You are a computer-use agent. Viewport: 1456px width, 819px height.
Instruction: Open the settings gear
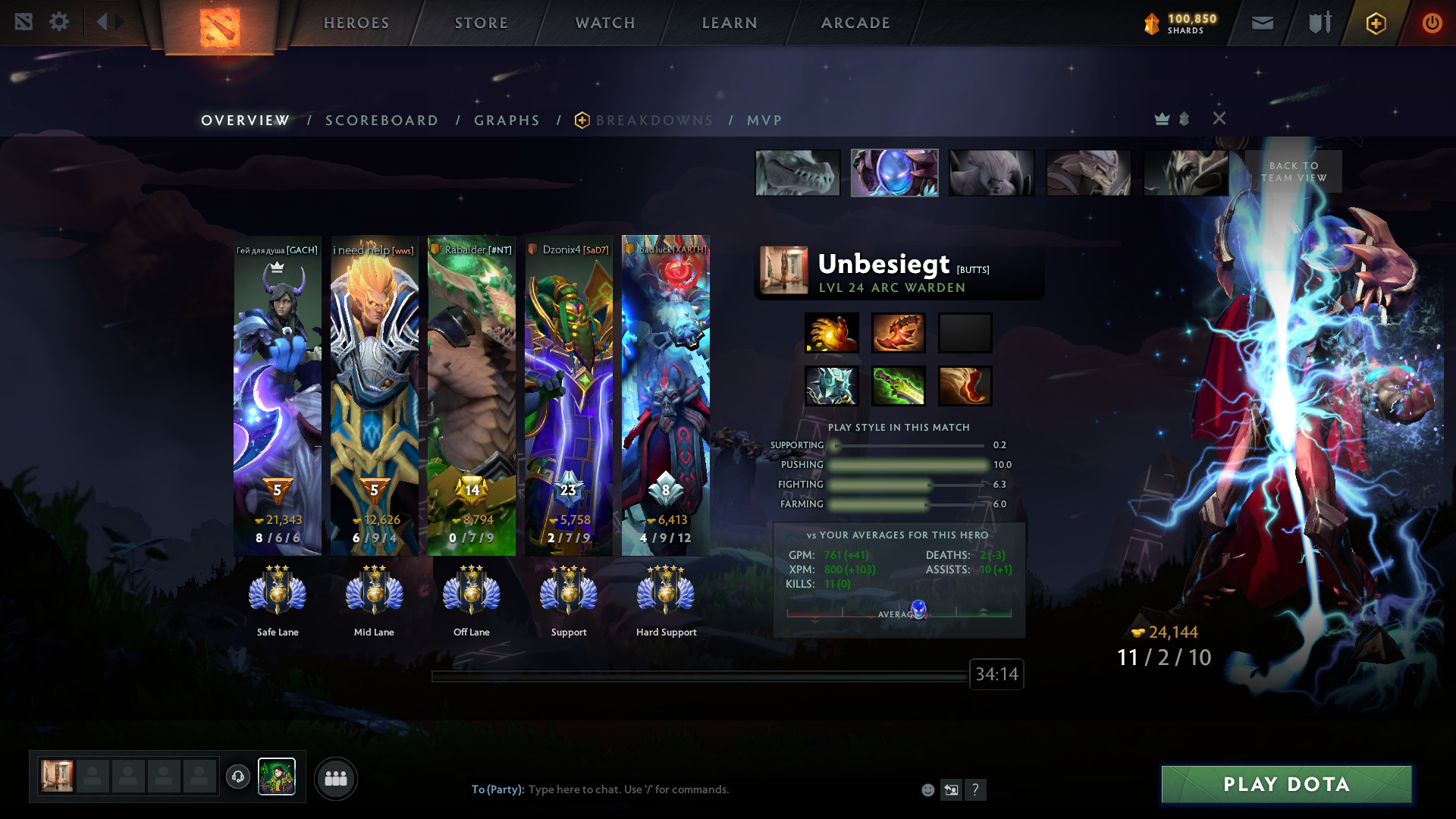59,21
